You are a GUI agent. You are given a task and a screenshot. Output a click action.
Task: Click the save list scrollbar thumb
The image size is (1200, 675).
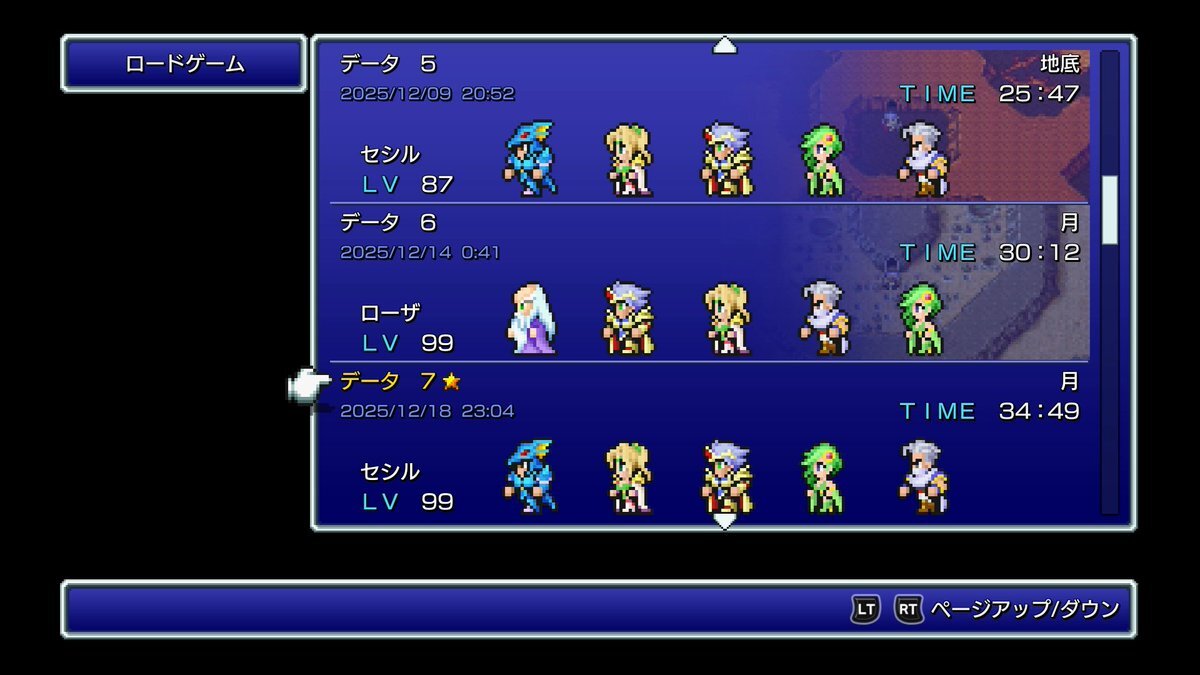tap(1109, 210)
